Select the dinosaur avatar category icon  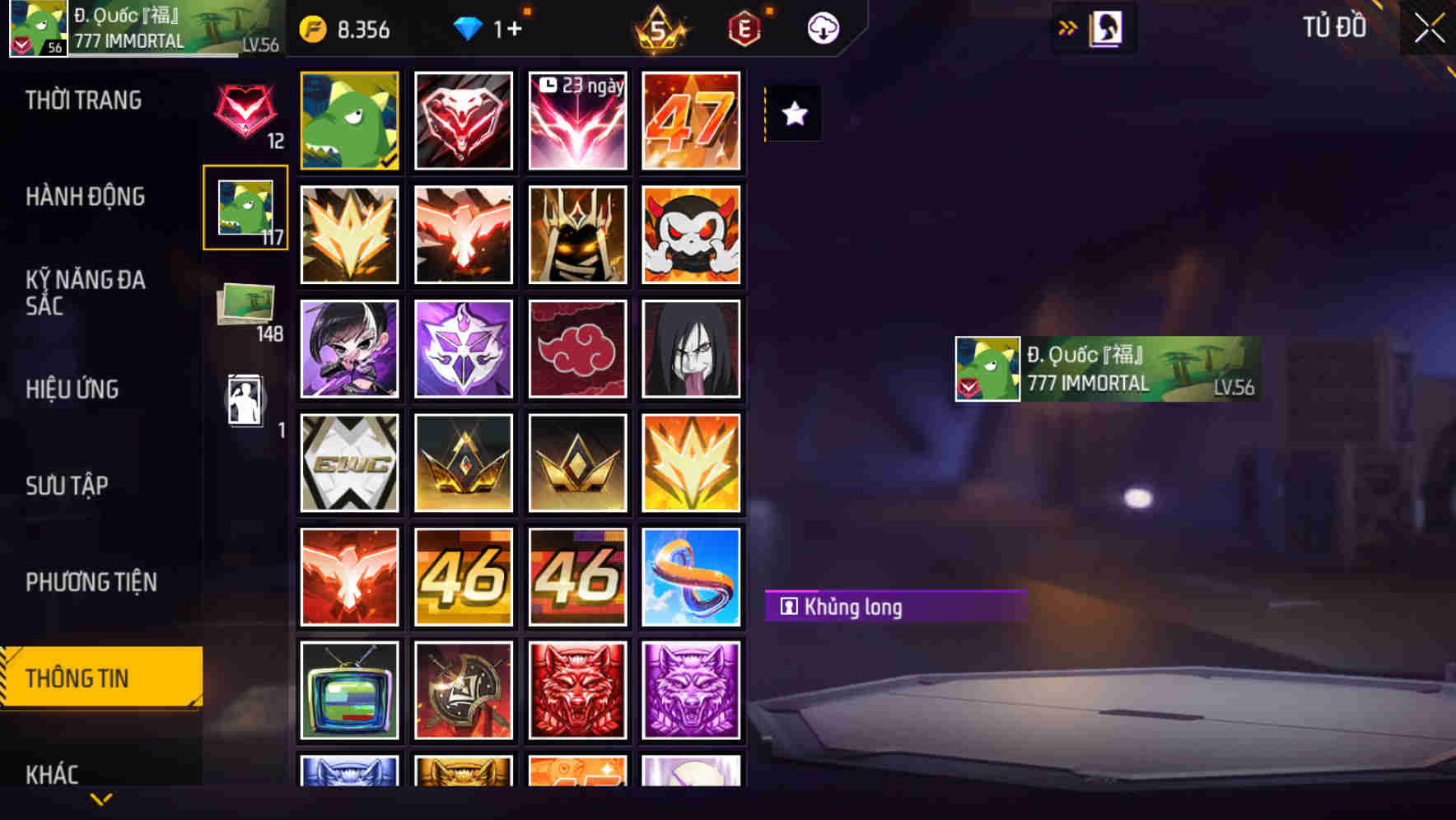tap(245, 207)
